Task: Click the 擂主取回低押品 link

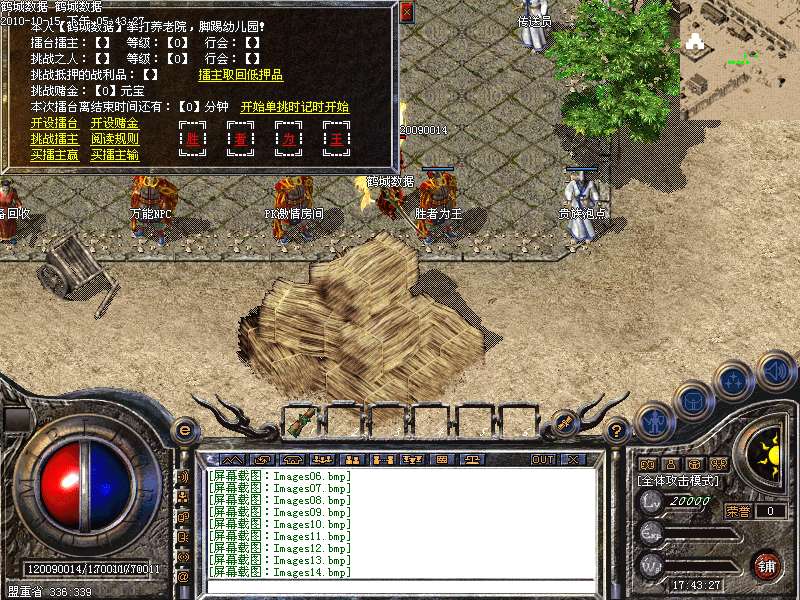Action: pos(240,75)
